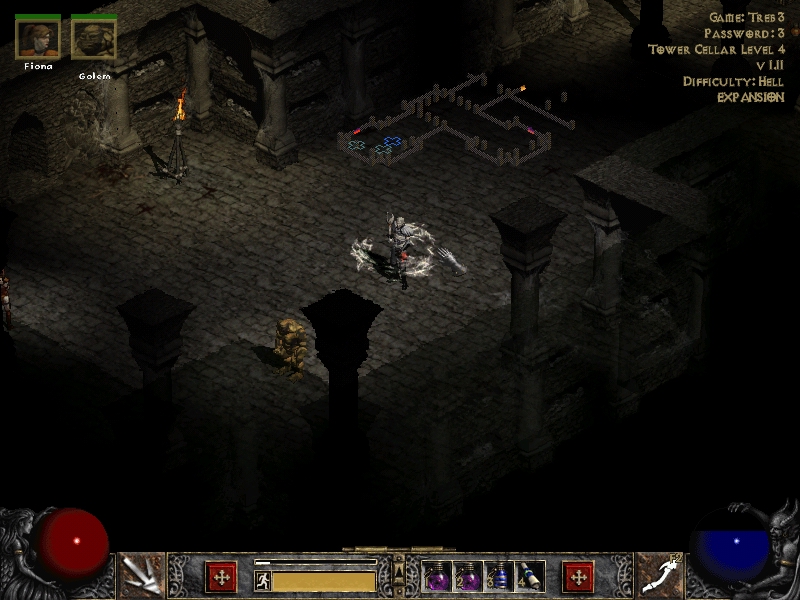Open the new stat points button
Viewport: 800px width, 600px height.
tap(221, 576)
